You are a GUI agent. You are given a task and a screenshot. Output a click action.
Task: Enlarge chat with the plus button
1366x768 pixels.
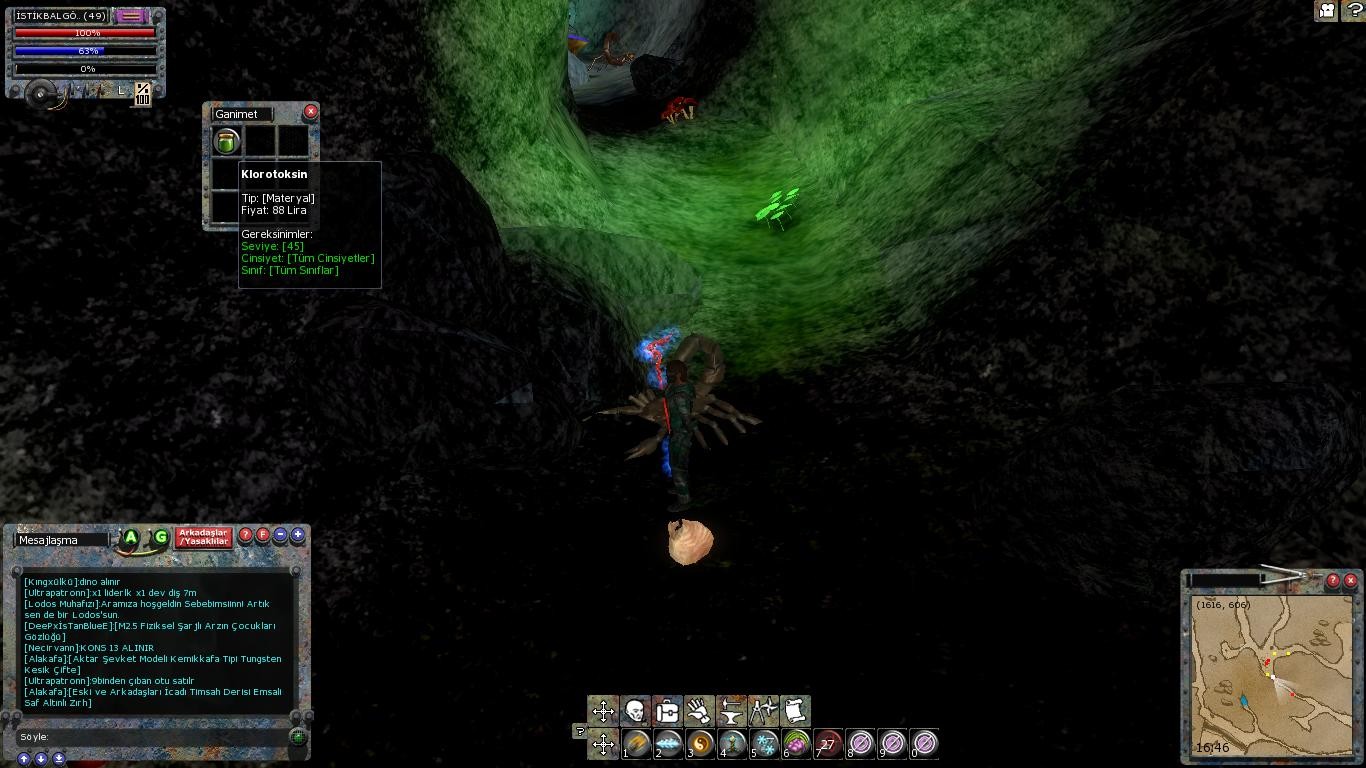tap(297, 535)
